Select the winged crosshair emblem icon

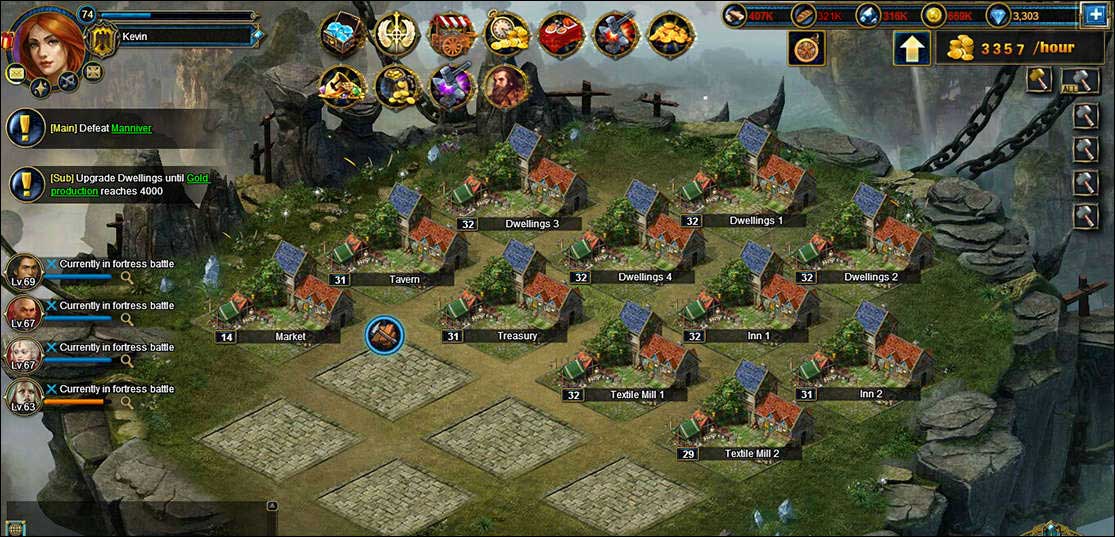[x=397, y=34]
